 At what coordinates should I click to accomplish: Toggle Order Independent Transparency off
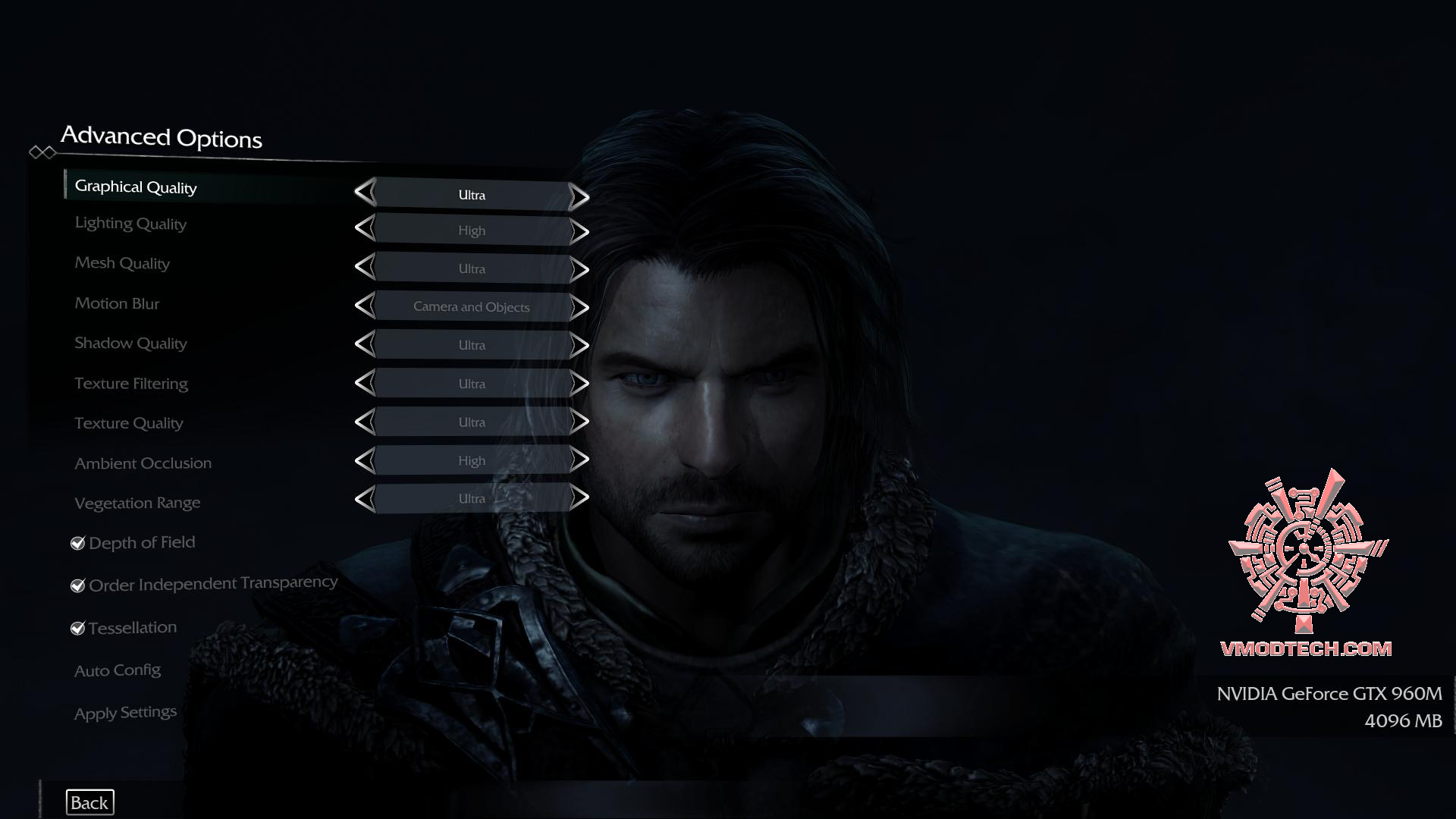point(77,585)
